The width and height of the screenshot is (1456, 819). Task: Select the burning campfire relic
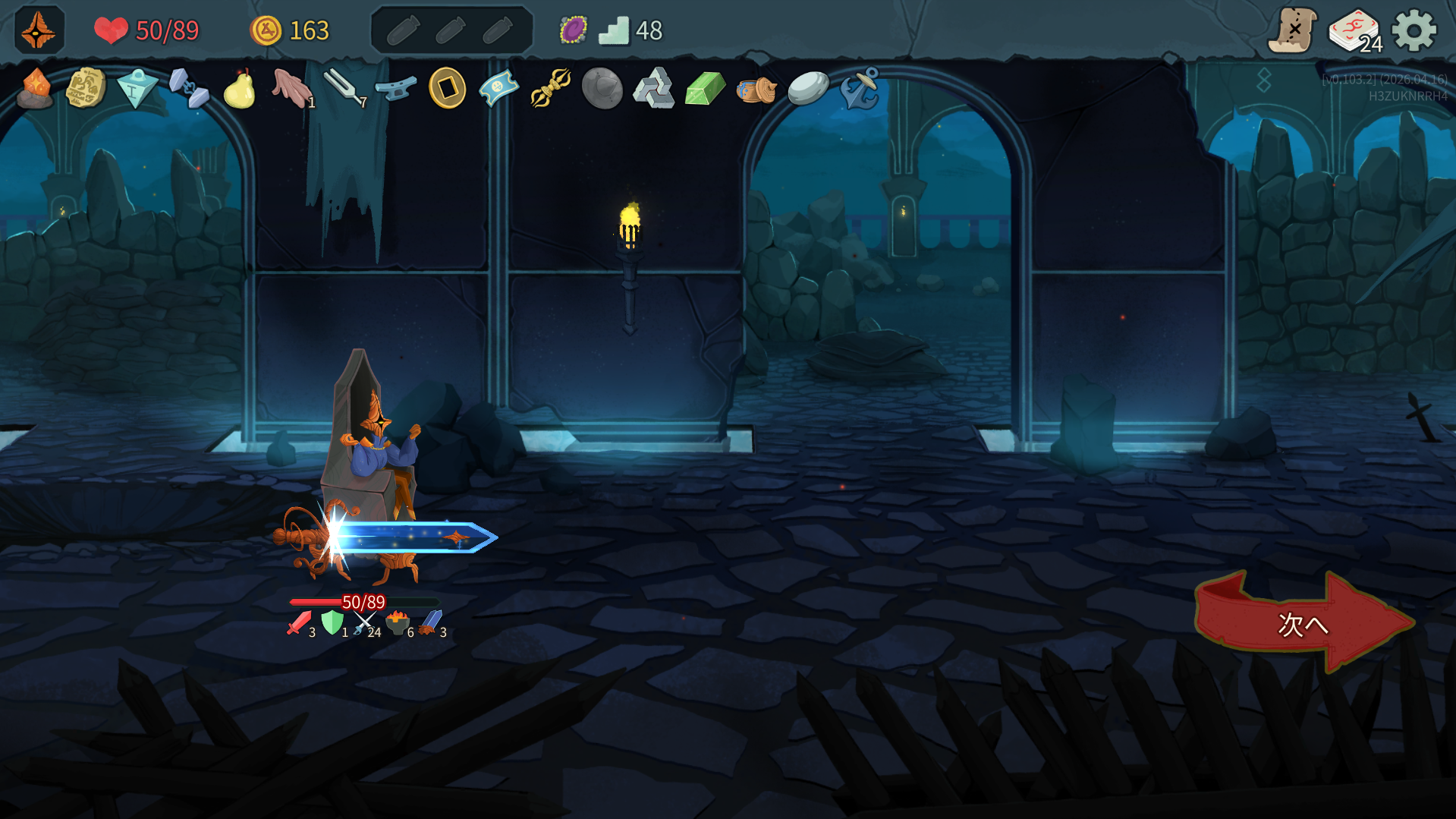tap(35, 89)
